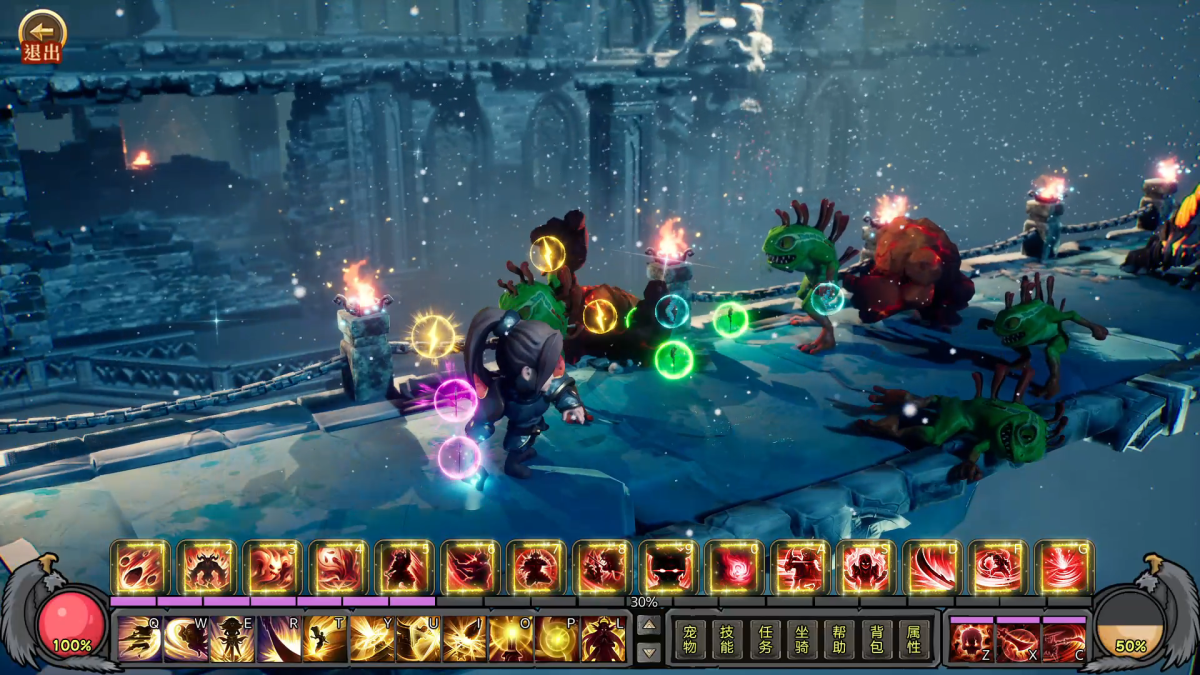Activate the red axe skill on X

pyautogui.click(x=1018, y=640)
